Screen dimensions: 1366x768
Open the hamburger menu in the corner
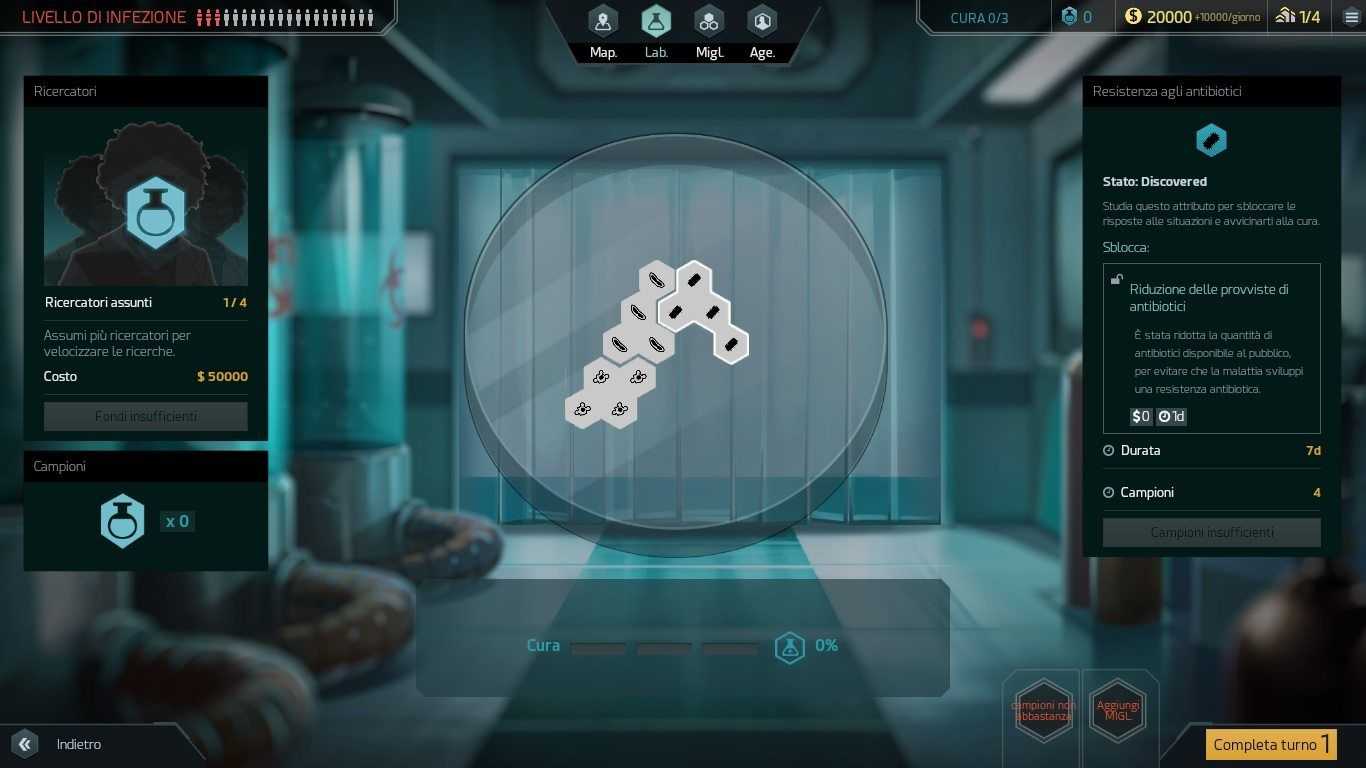click(x=1352, y=17)
